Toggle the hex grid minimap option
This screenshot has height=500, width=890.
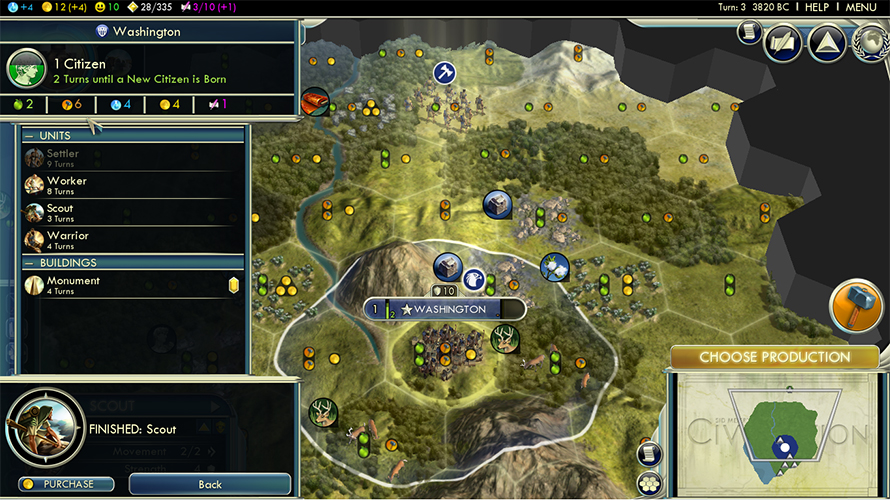[650, 481]
